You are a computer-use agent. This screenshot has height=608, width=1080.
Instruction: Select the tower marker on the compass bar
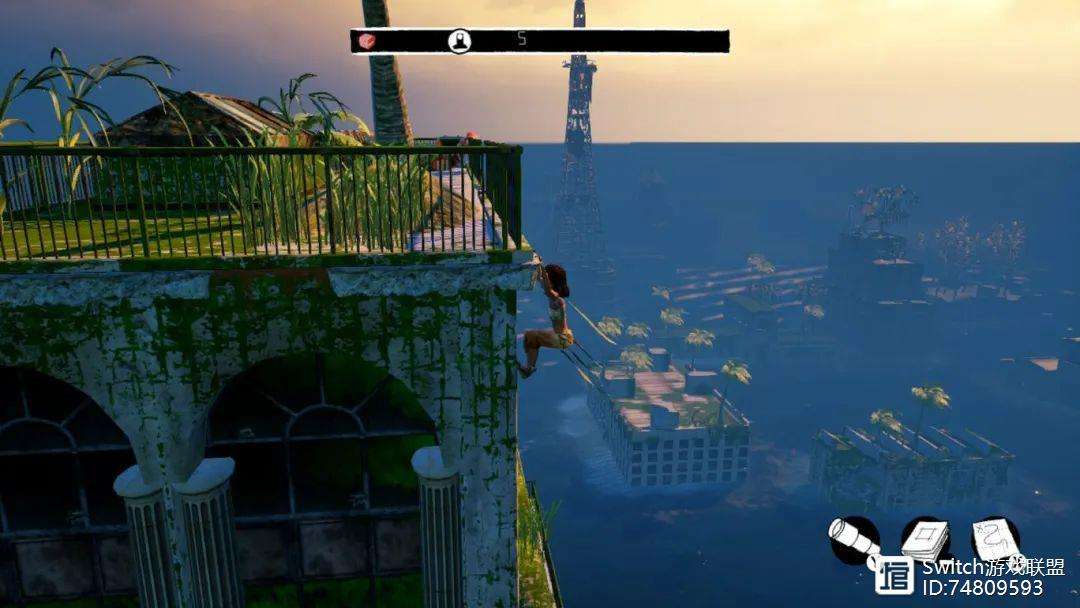(459, 41)
